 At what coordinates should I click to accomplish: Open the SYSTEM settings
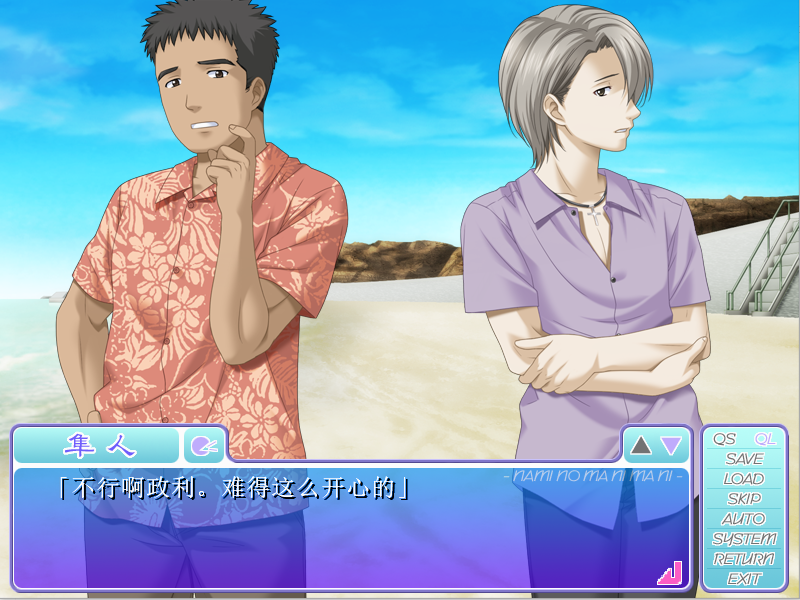pos(744,539)
